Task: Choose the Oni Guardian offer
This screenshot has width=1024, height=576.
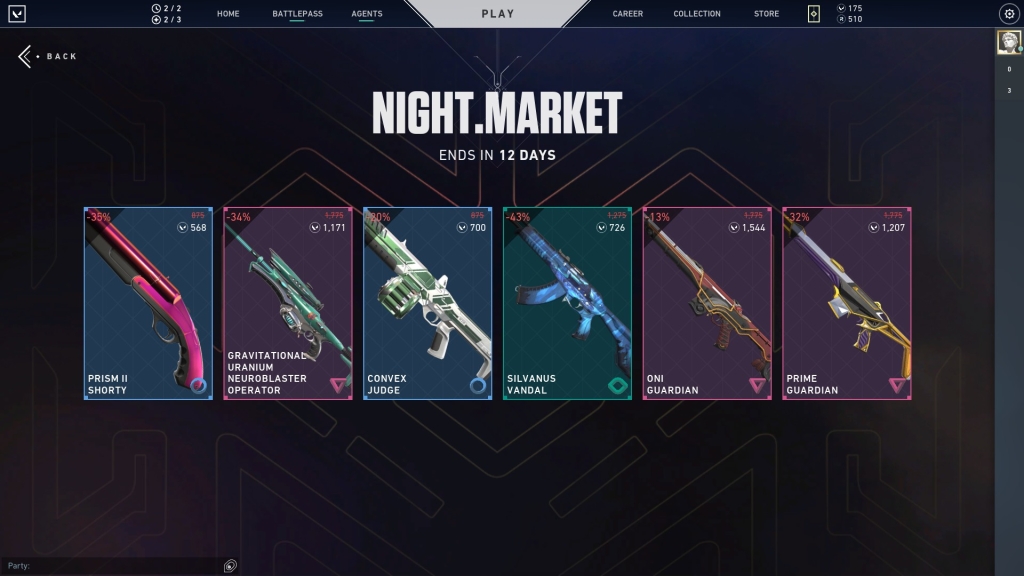Action: (707, 303)
